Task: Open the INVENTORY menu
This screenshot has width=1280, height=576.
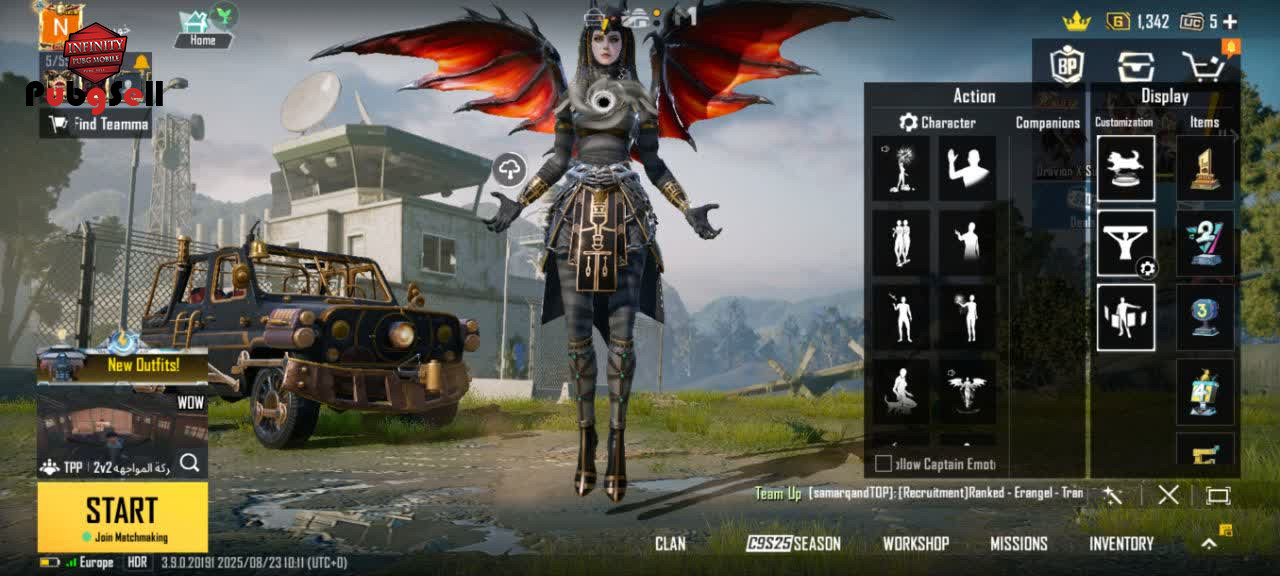Action: 1121,544
